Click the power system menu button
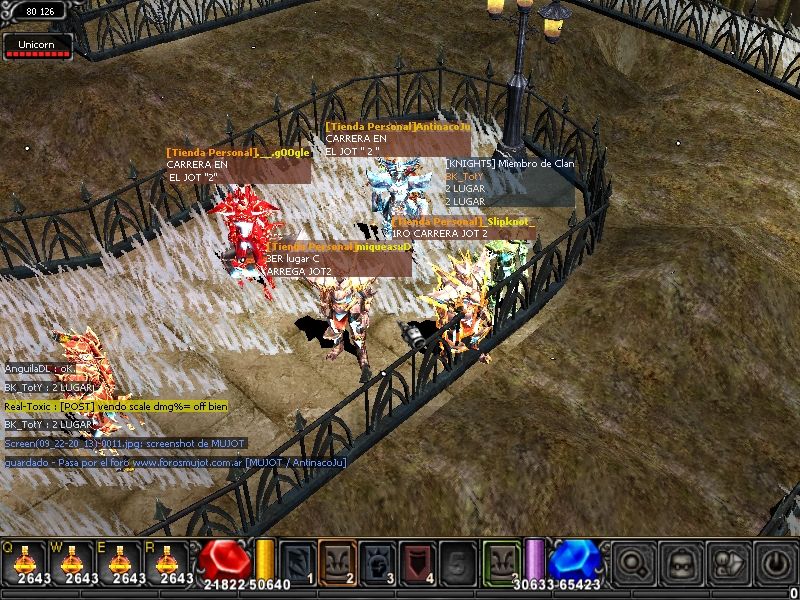The image size is (800, 600). [x=776, y=562]
